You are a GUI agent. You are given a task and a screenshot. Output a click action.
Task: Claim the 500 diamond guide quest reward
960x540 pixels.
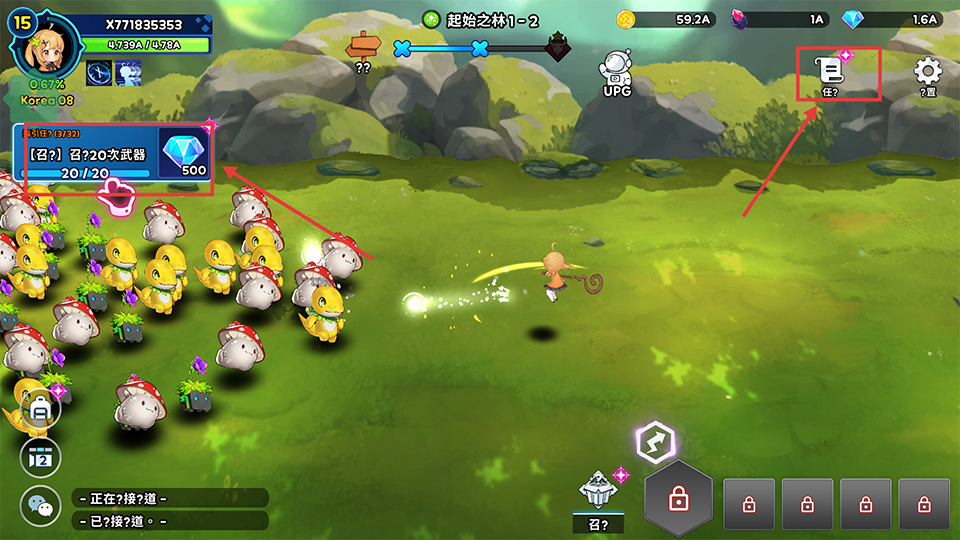click(x=183, y=155)
